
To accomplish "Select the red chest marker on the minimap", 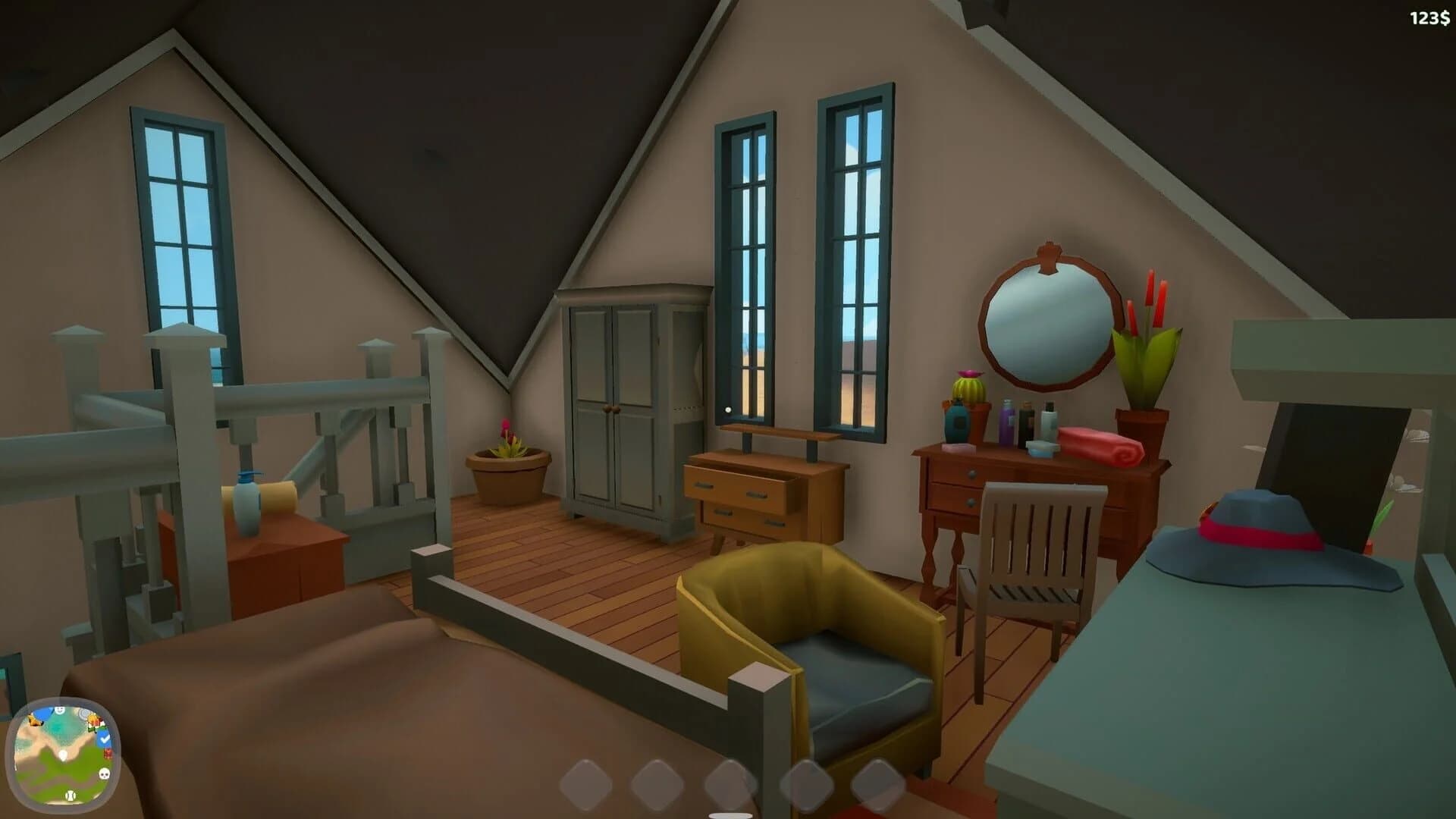I will [108, 753].
